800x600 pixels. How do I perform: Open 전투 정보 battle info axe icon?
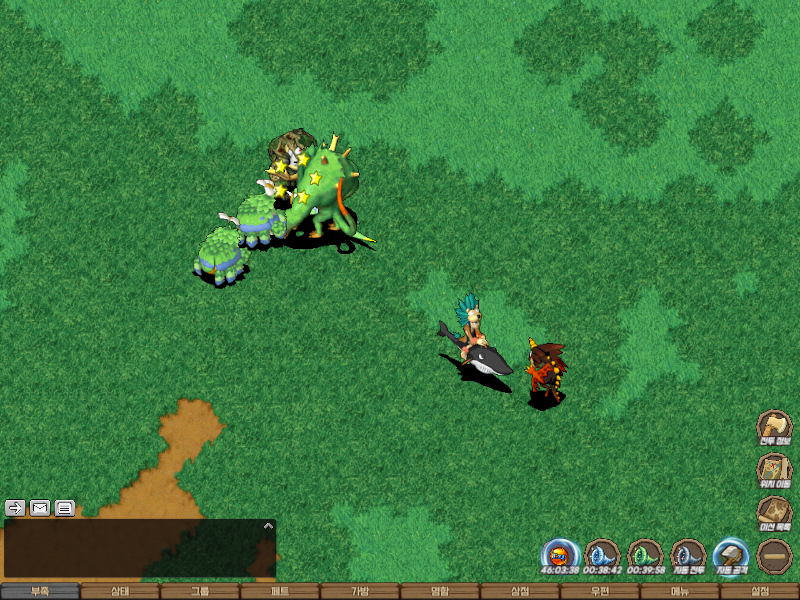[774, 427]
